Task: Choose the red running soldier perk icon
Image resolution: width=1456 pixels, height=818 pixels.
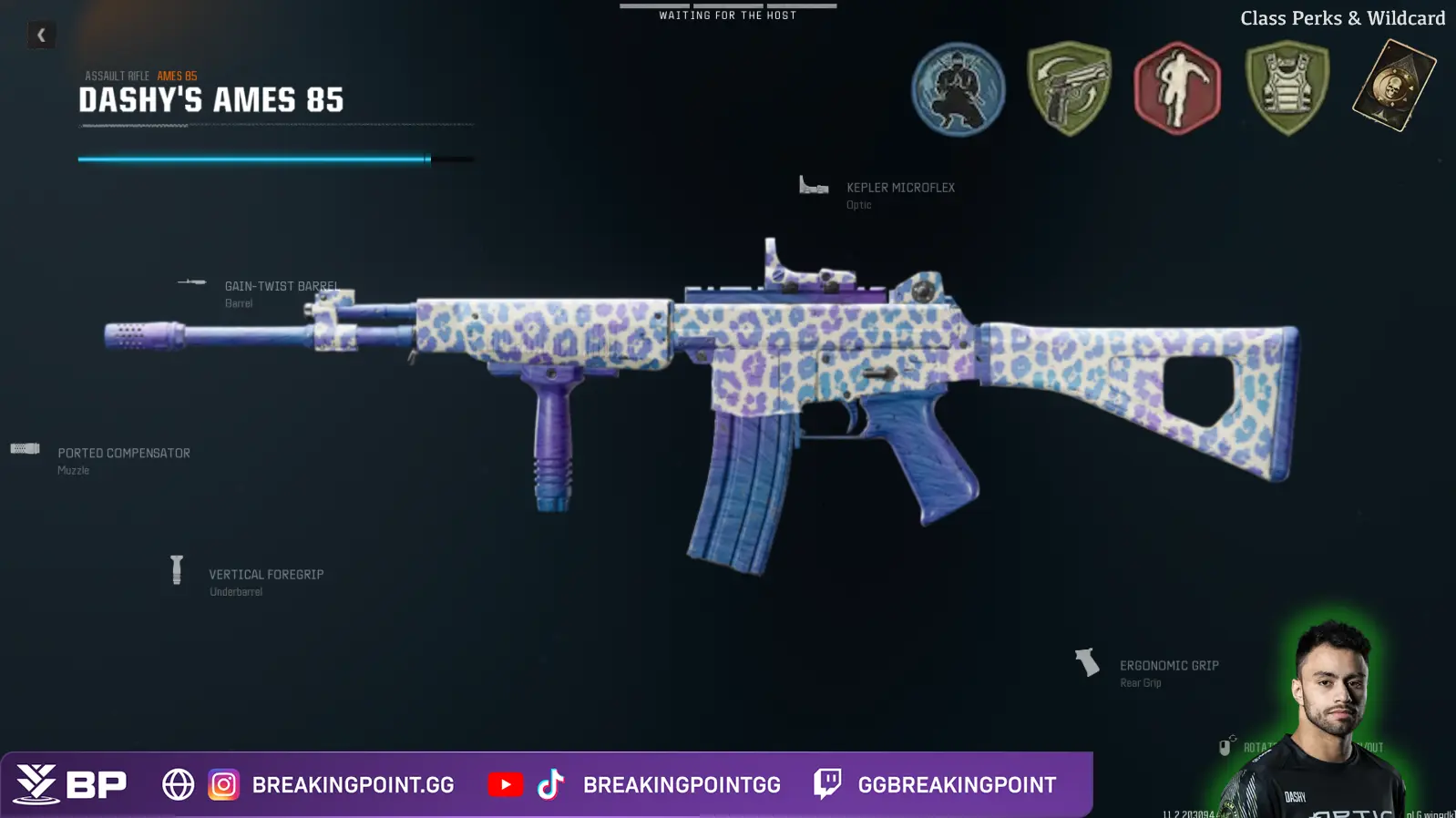Action: pos(1176,89)
